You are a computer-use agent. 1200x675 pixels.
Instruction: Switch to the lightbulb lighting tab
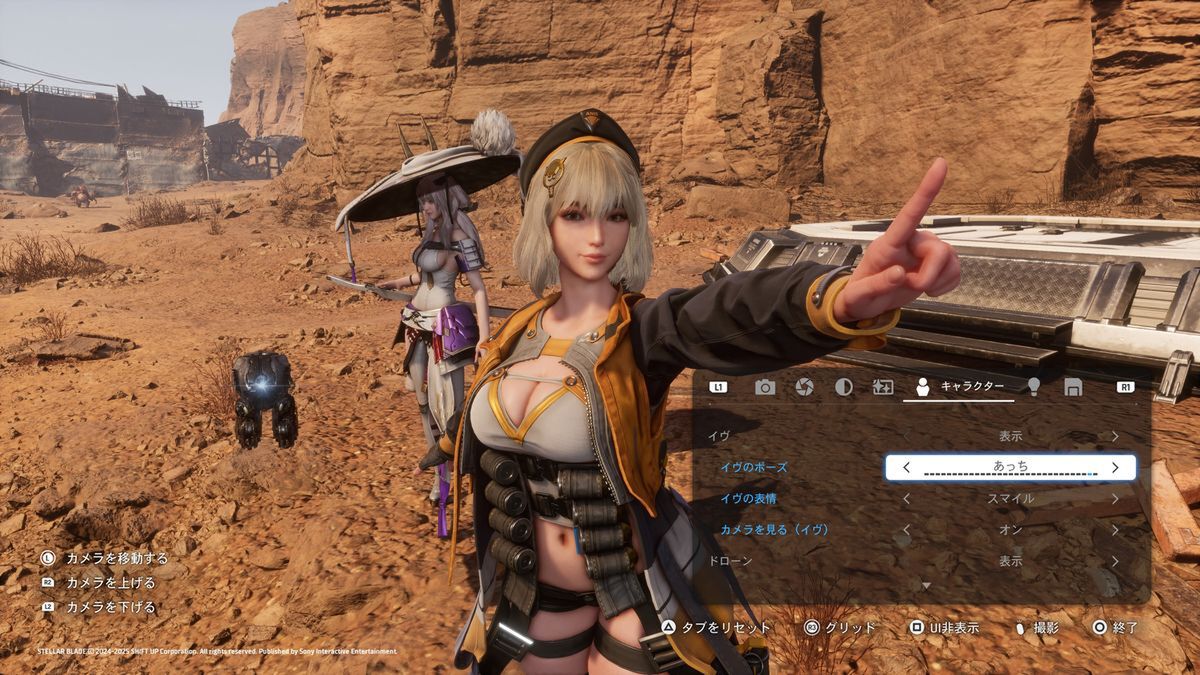(x=1033, y=387)
